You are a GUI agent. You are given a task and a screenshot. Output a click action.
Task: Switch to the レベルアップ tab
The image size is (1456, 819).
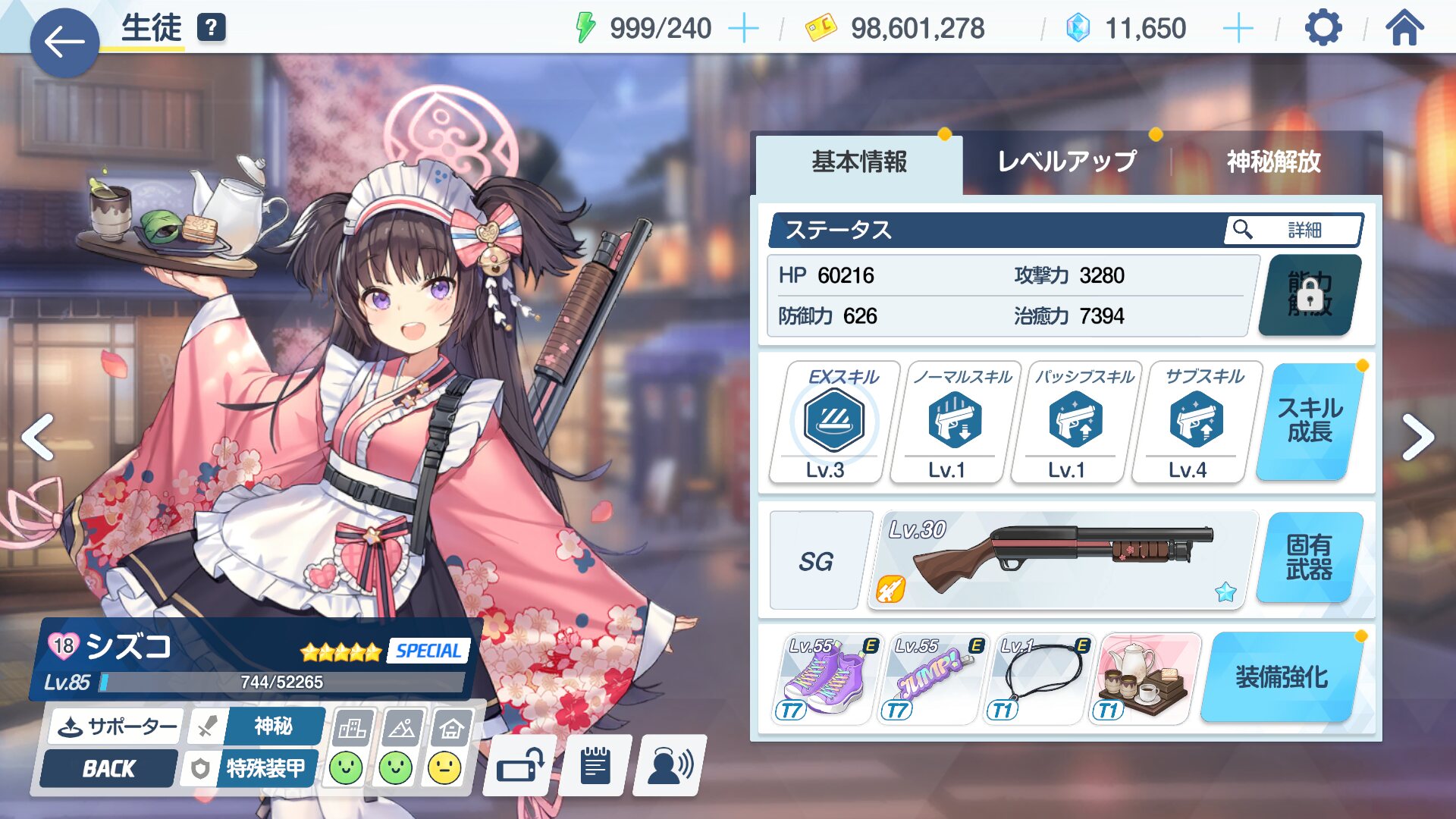[x=1066, y=162]
